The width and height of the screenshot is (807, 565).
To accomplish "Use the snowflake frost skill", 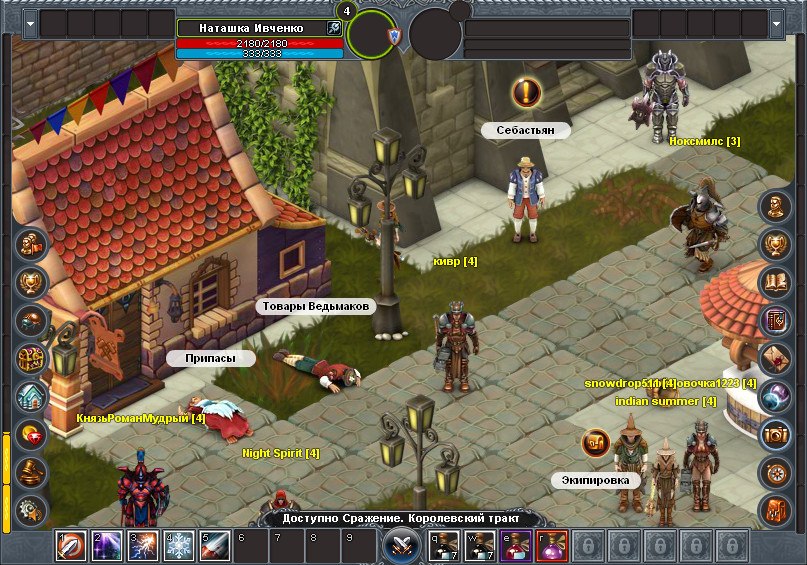I will coord(179,546).
